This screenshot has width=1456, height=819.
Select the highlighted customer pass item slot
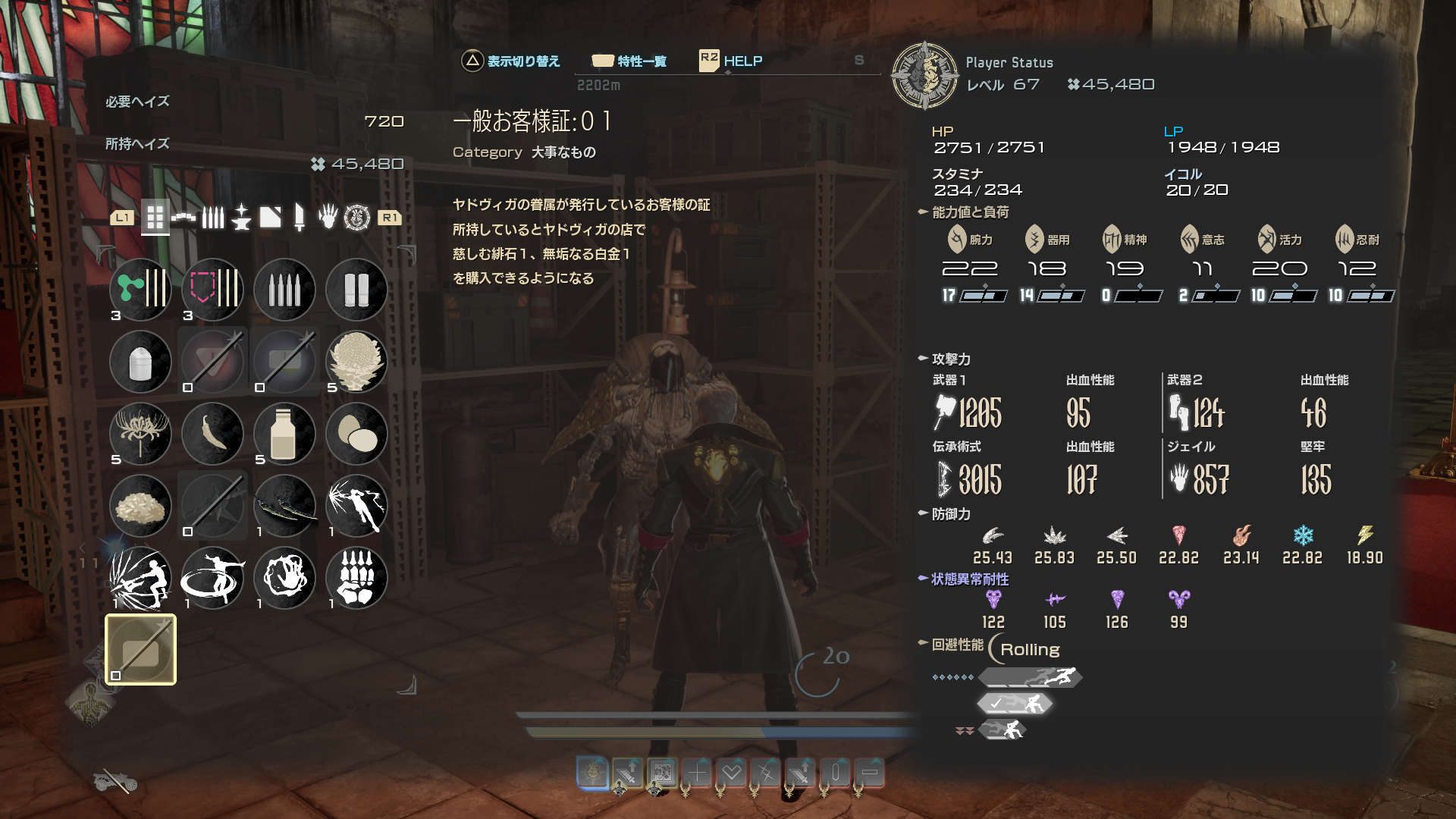click(141, 650)
